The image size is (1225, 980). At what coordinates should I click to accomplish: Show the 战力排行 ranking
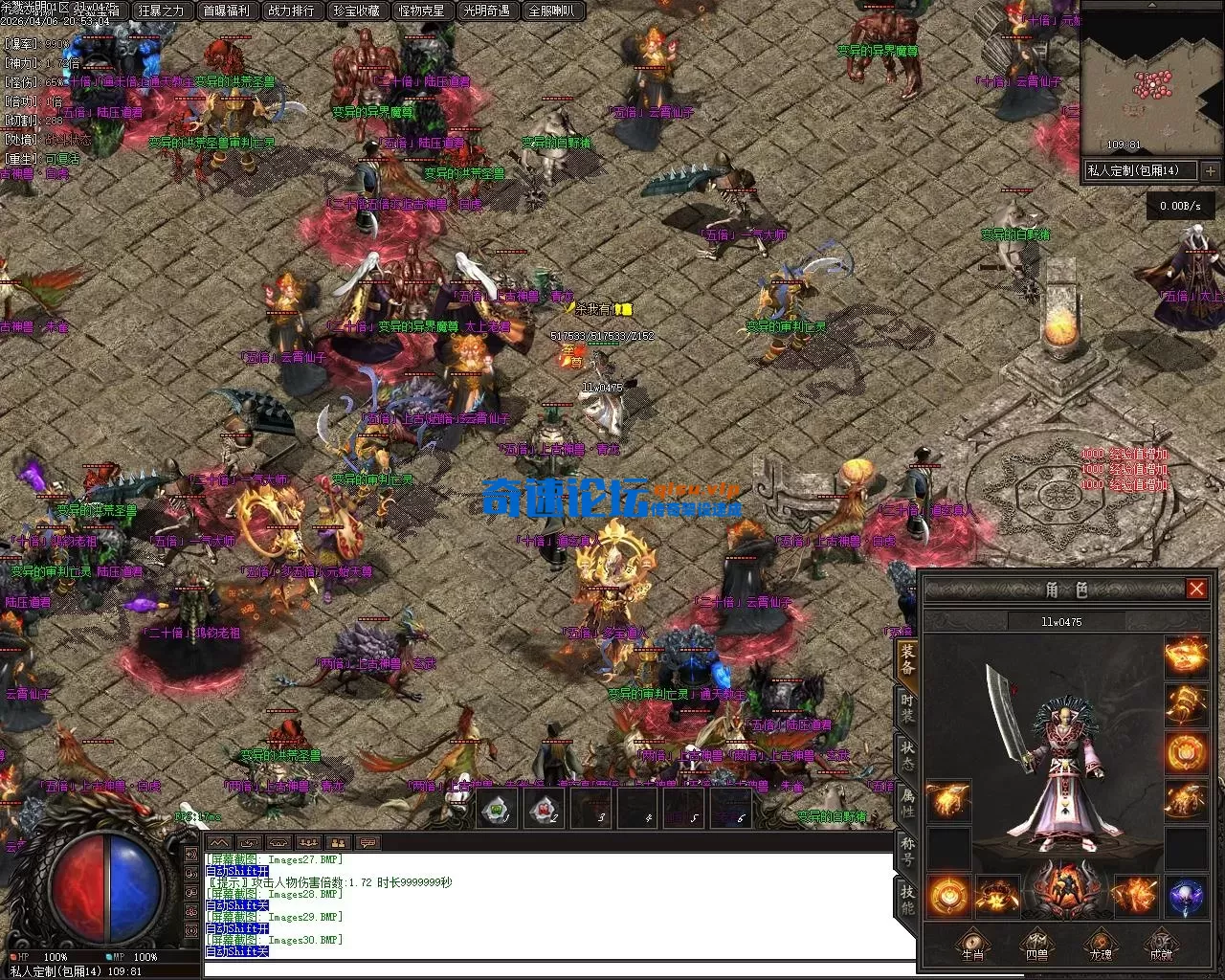point(291,11)
